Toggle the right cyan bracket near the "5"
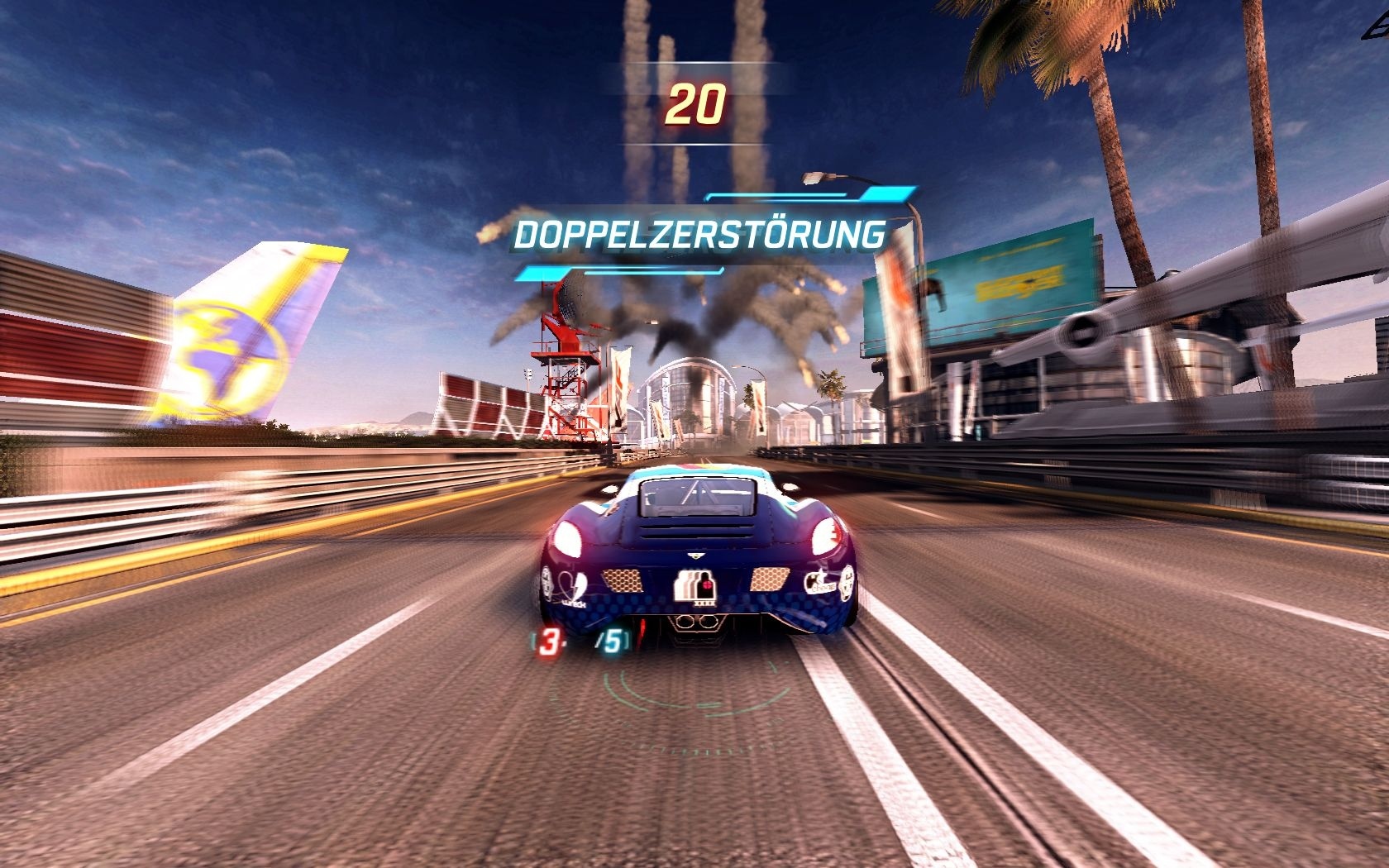1389x868 pixels. pyautogui.click(x=627, y=638)
